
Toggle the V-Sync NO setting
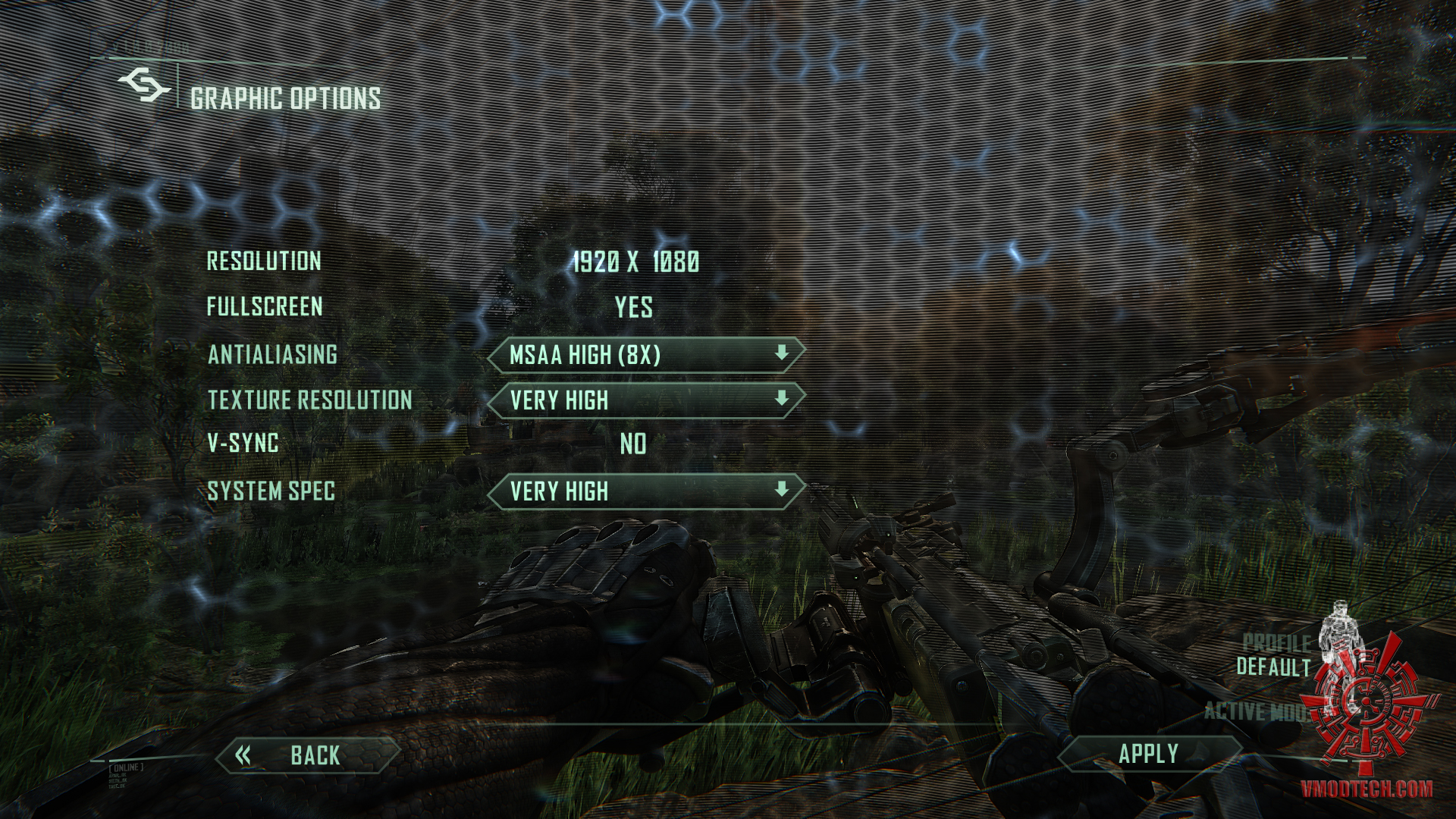pos(633,444)
